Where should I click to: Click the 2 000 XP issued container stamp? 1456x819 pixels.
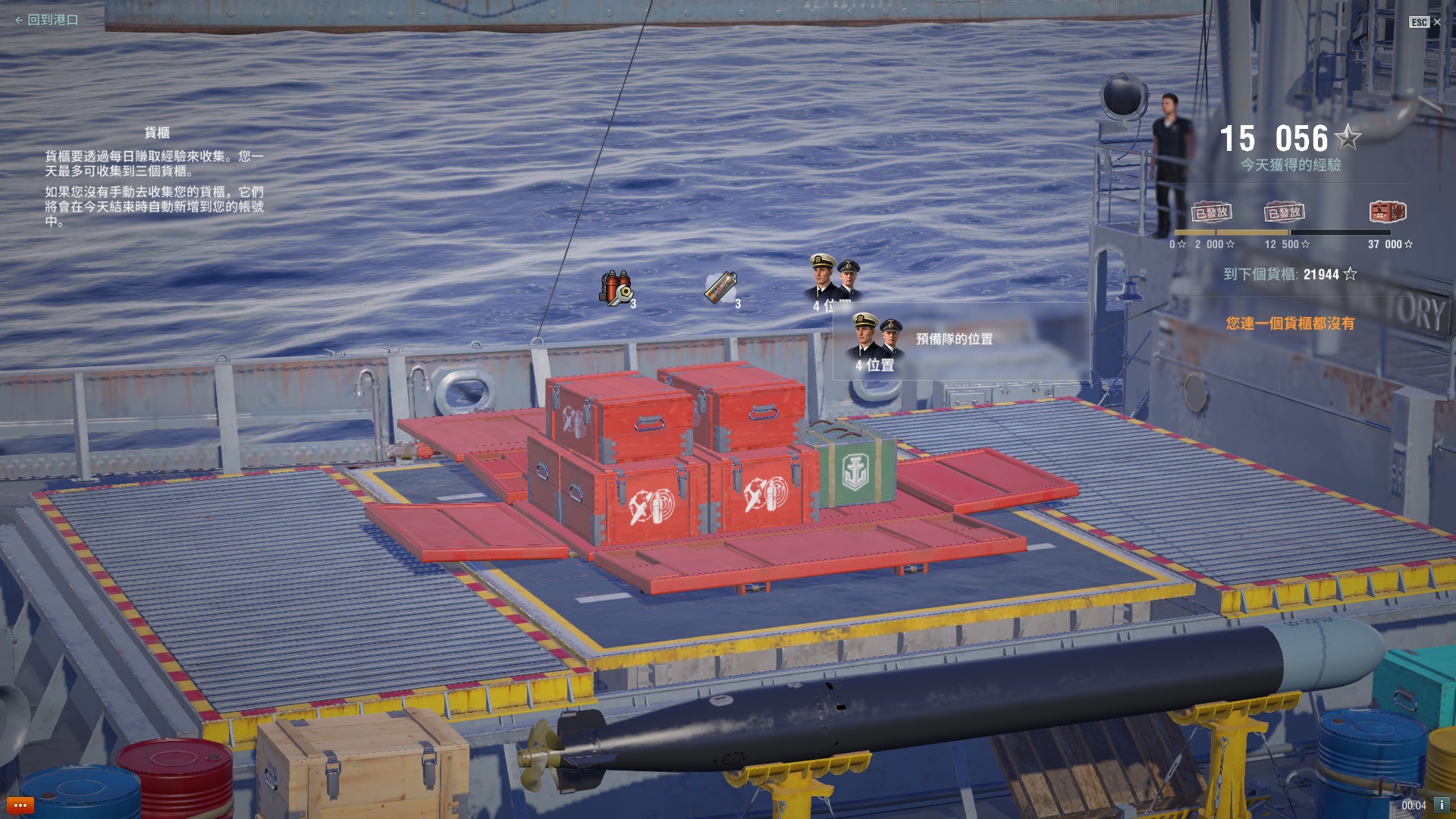tap(1211, 212)
